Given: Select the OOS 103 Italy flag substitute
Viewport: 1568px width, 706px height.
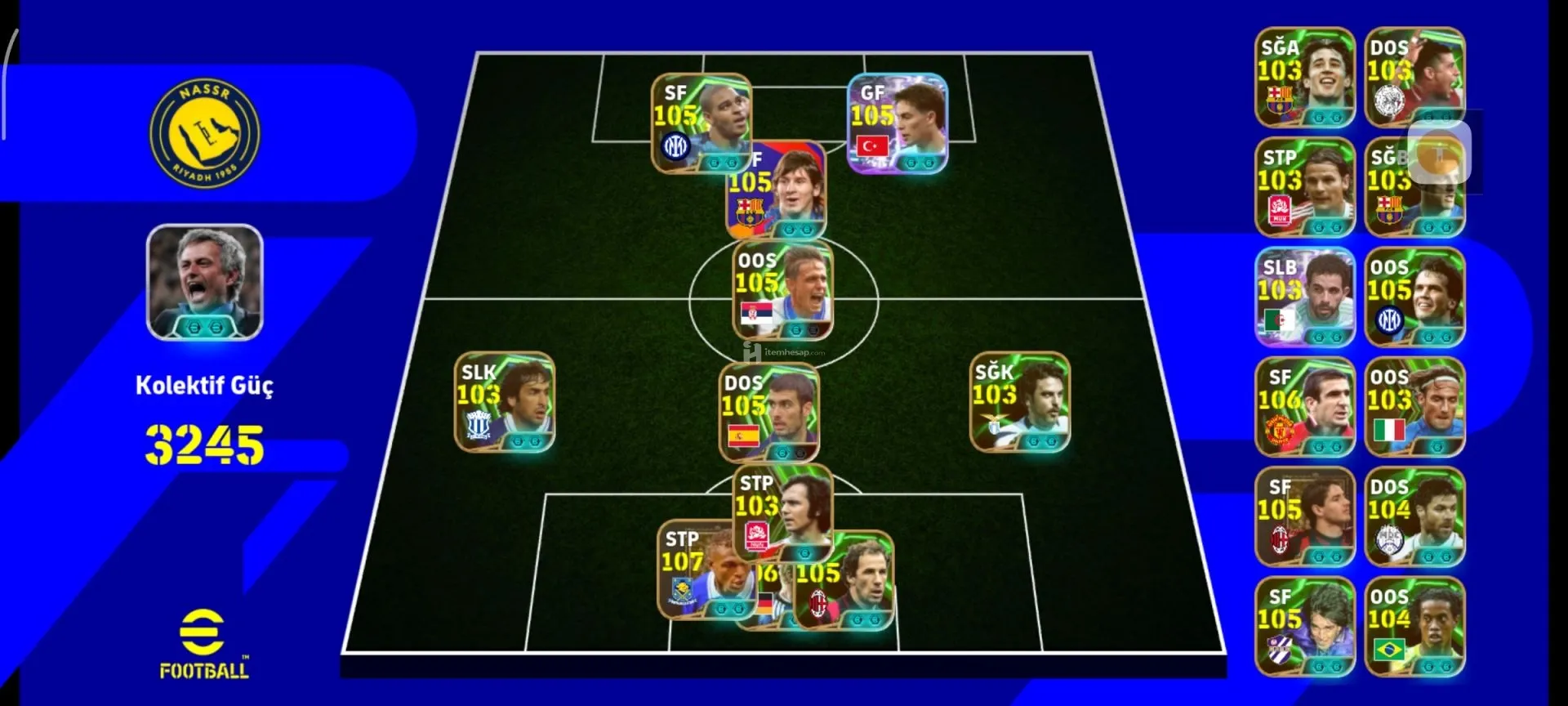Looking at the screenshot, I should tap(1414, 407).
